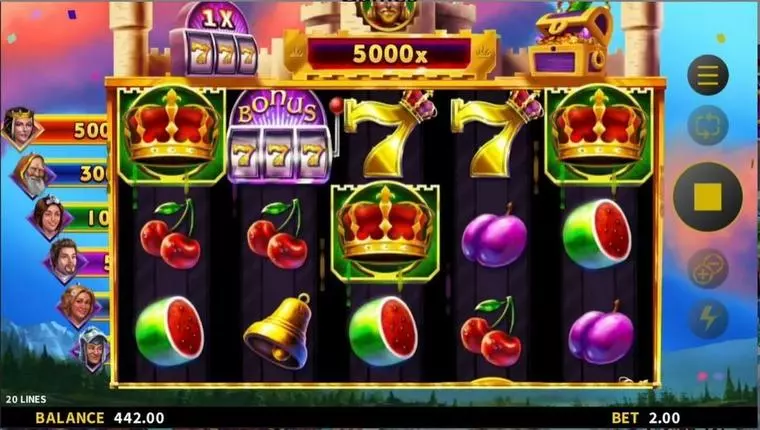The width and height of the screenshot is (760, 430).
Task: Open the hamburger menu
Action: coord(707,75)
